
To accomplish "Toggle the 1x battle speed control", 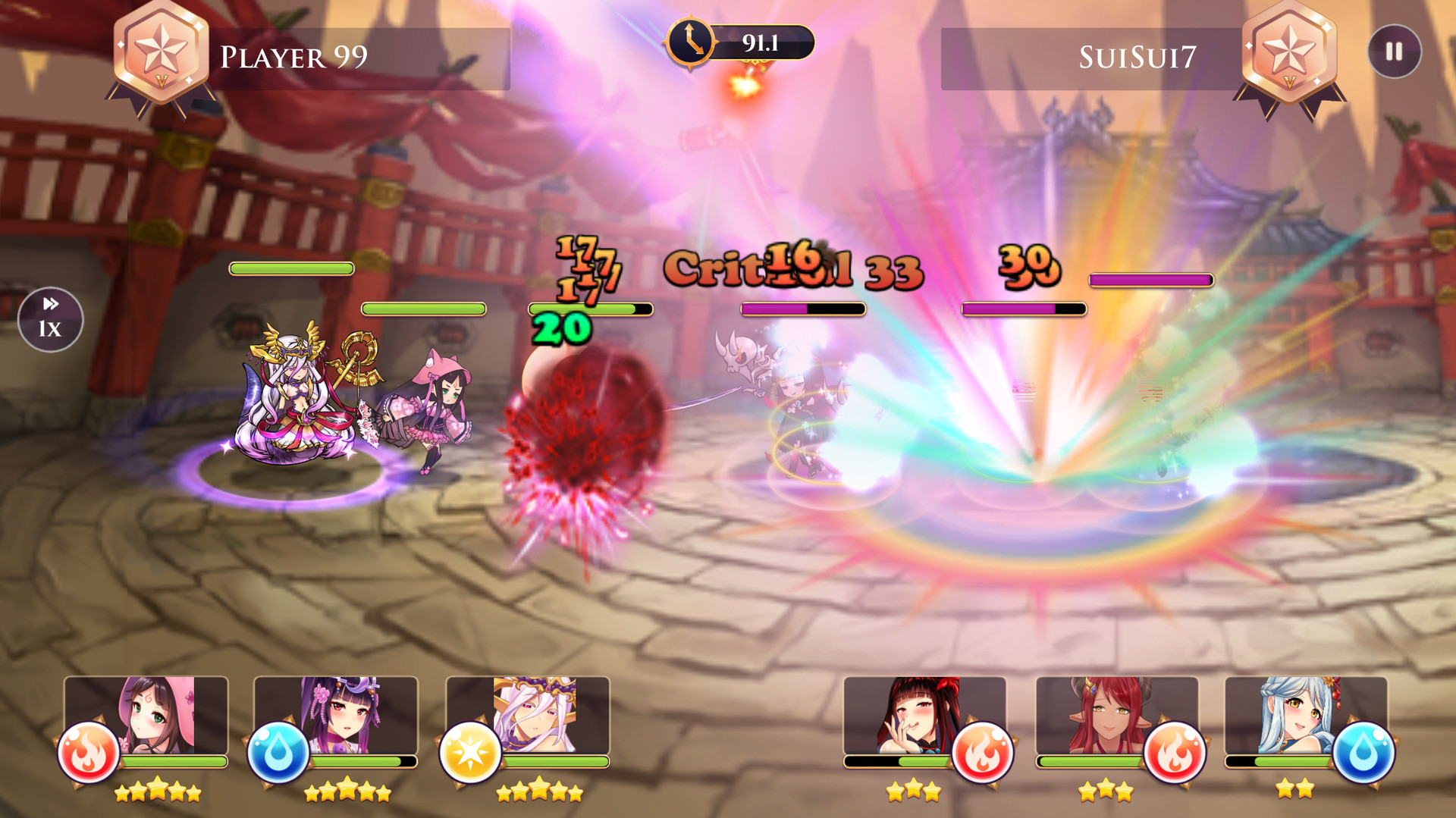I will tap(50, 320).
